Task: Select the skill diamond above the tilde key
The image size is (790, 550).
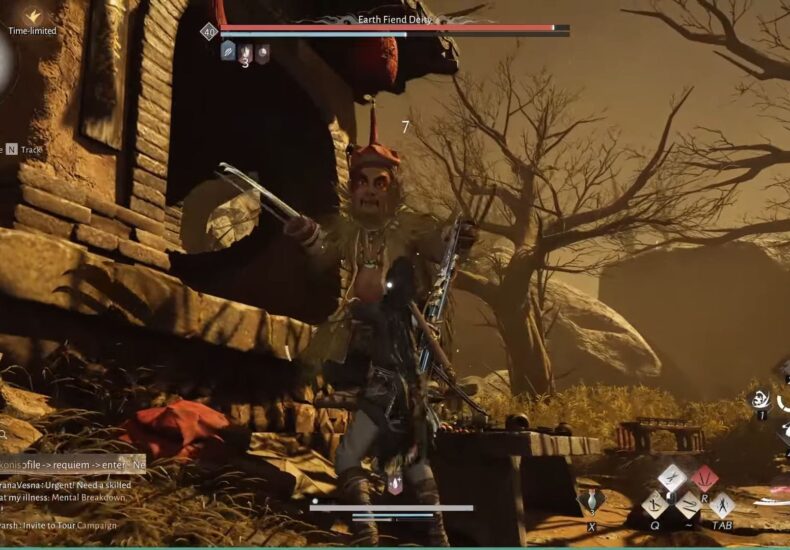Action: point(688,505)
